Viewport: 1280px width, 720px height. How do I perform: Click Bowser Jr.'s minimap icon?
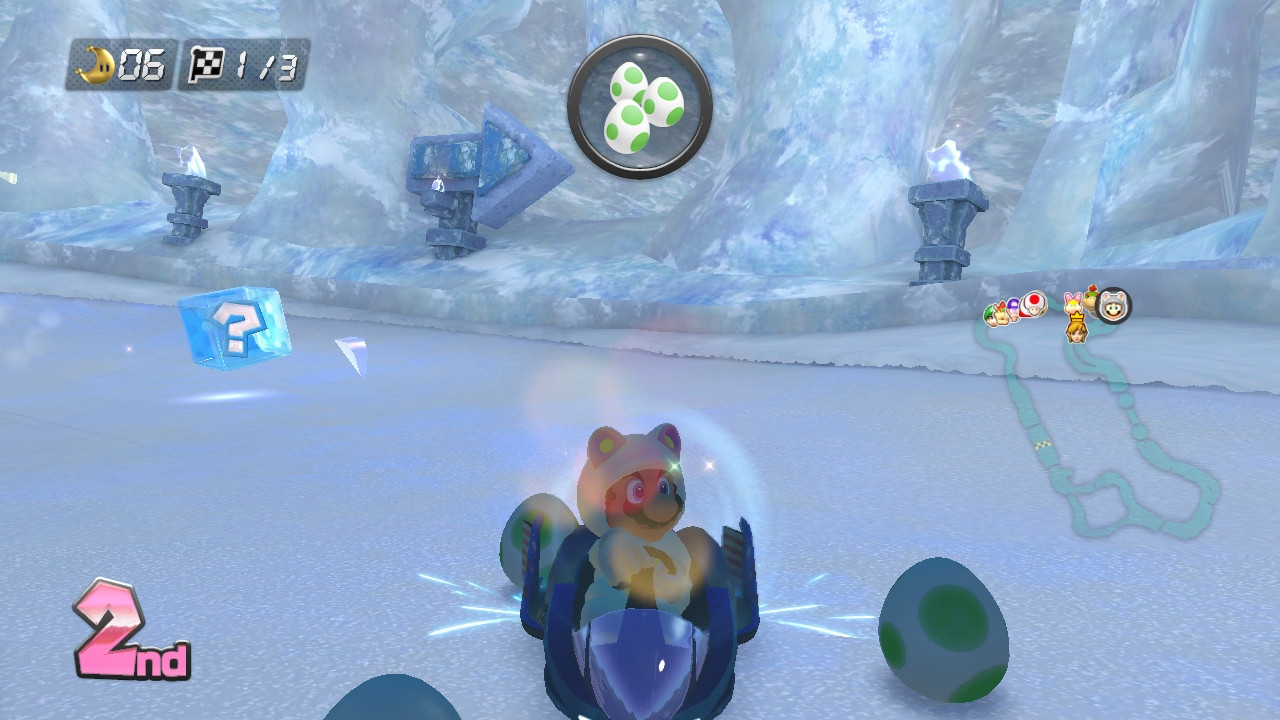click(1091, 300)
